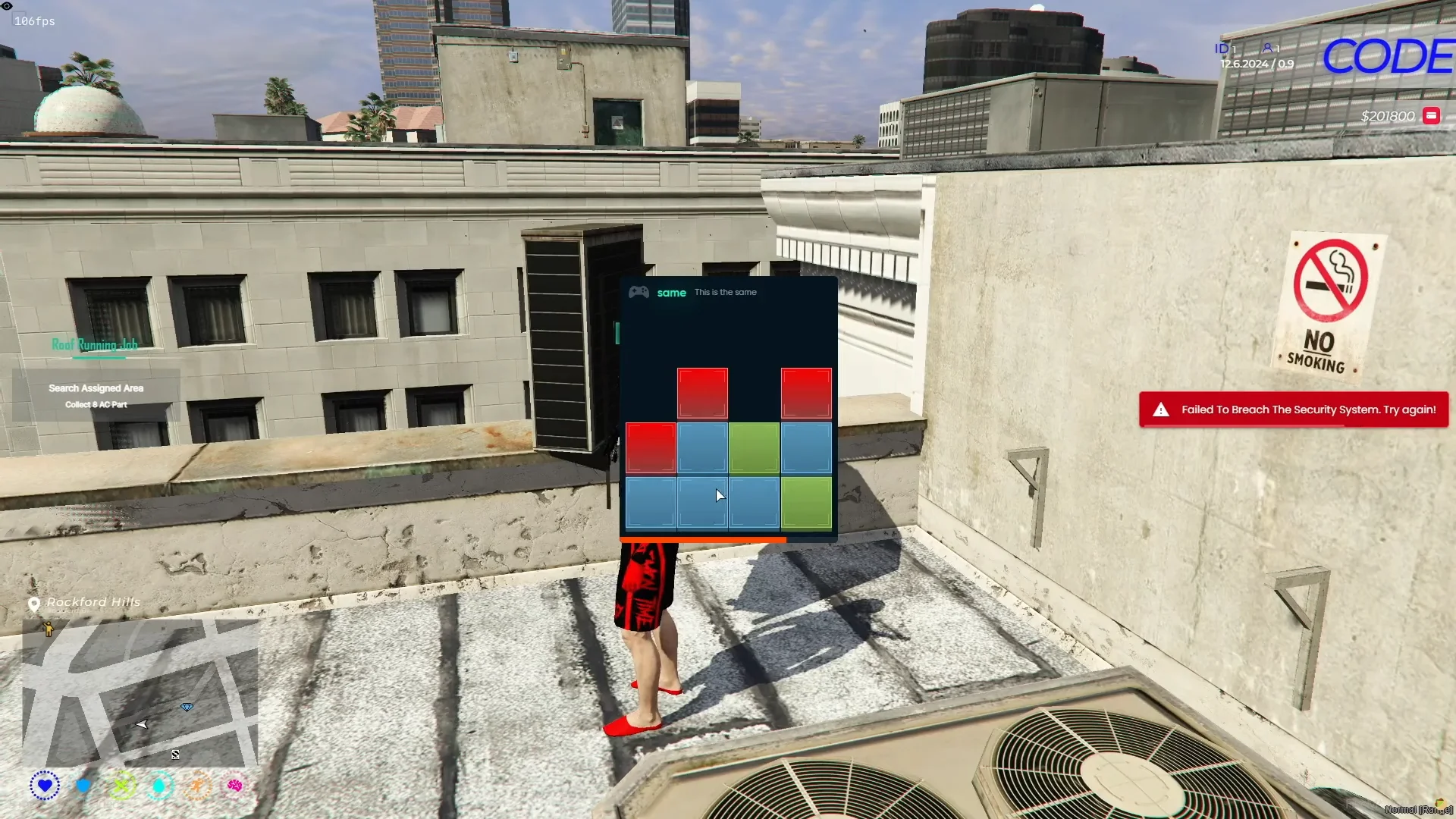Viewport: 1456px width, 819px height.
Task: Click the minimap of Rockford Hills
Action: click(140, 693)
